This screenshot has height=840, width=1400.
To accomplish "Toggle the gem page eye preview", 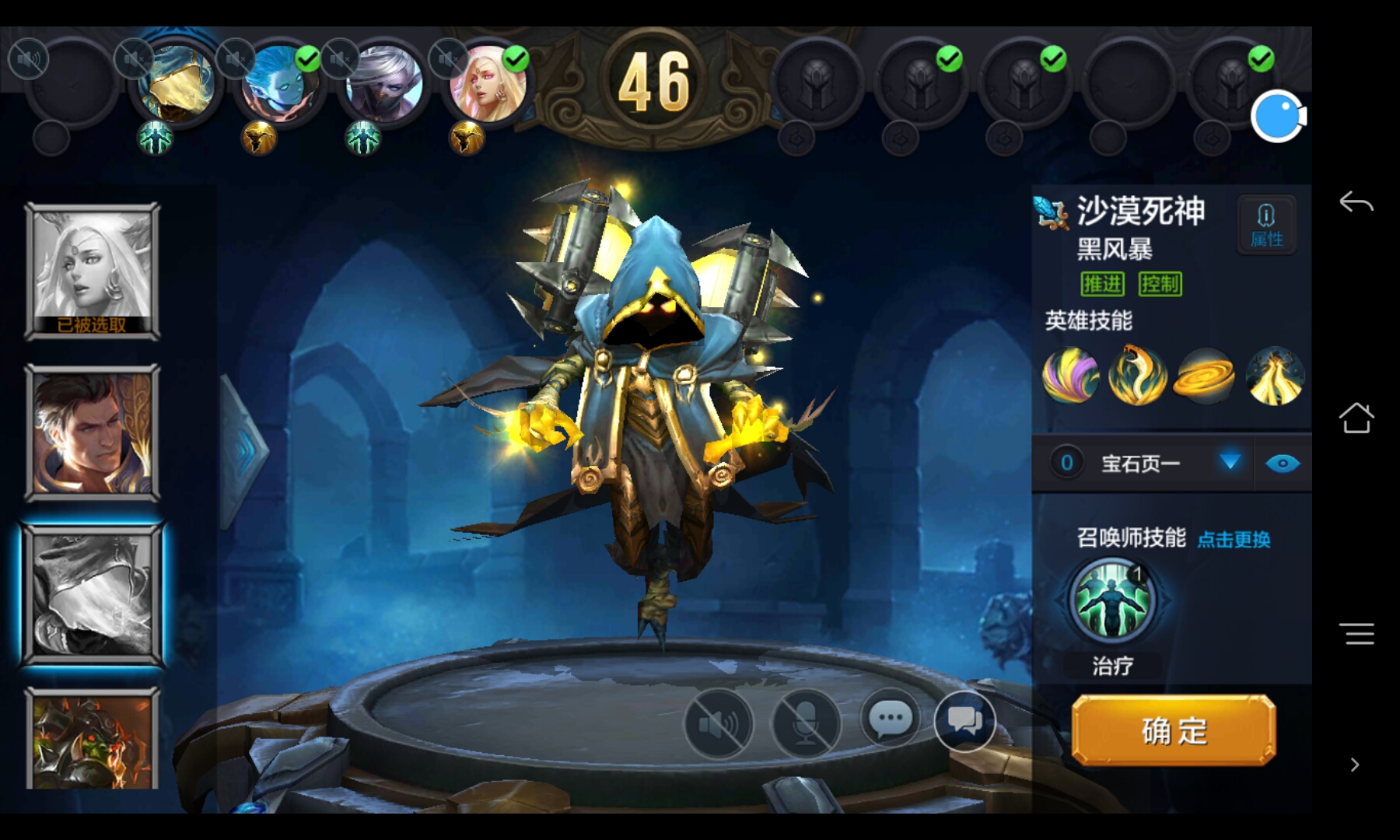I will click(1283, 464).
